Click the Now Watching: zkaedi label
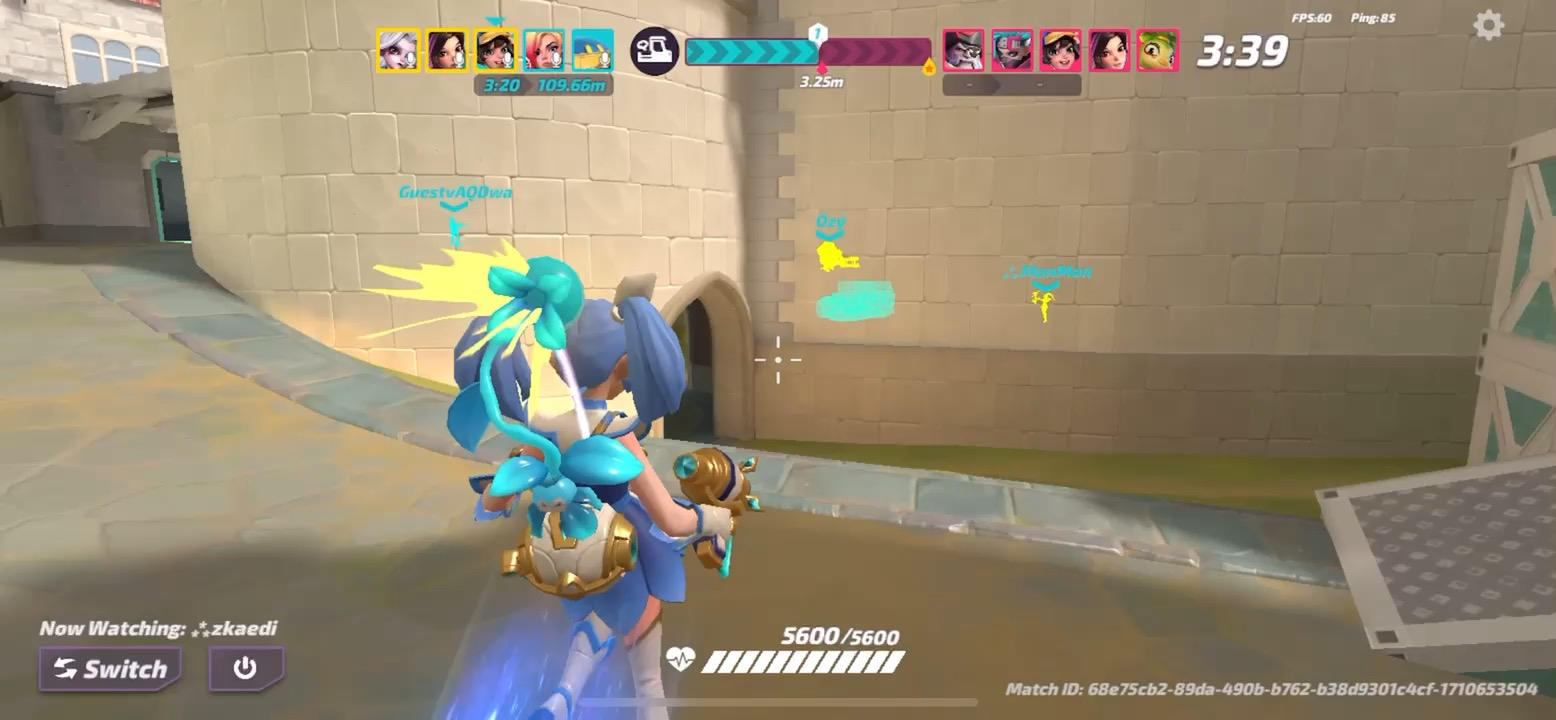Image resolution: width=1556 pixels, height=720 pixels. coord(160,629)
